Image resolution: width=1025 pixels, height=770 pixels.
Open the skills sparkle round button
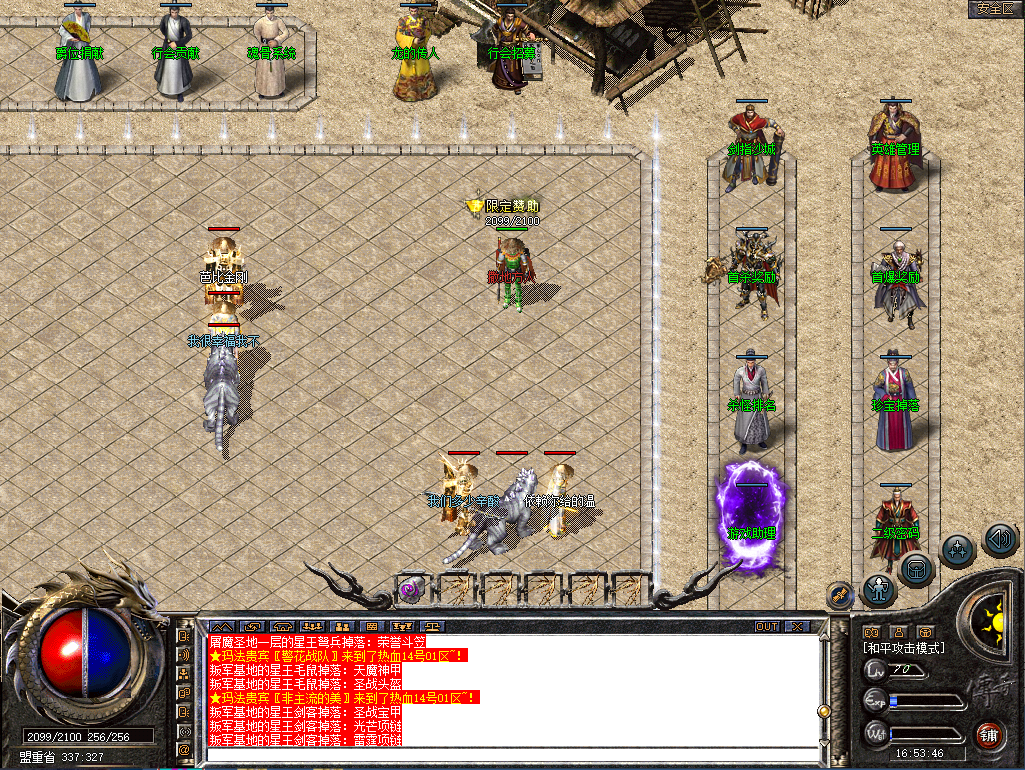click(958, 550)
